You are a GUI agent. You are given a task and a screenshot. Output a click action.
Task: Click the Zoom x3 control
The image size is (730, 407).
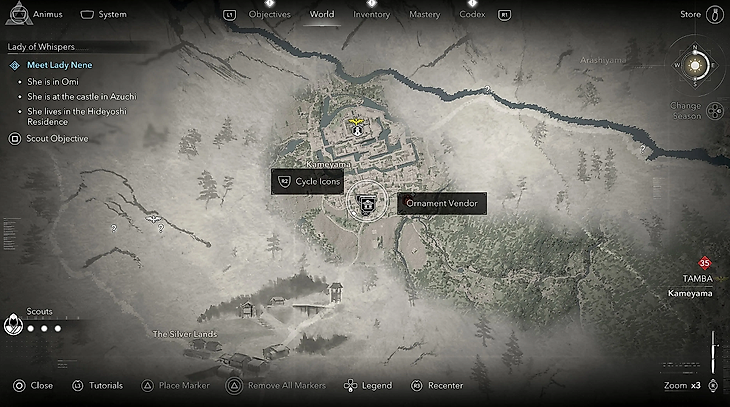pos(689,385)
